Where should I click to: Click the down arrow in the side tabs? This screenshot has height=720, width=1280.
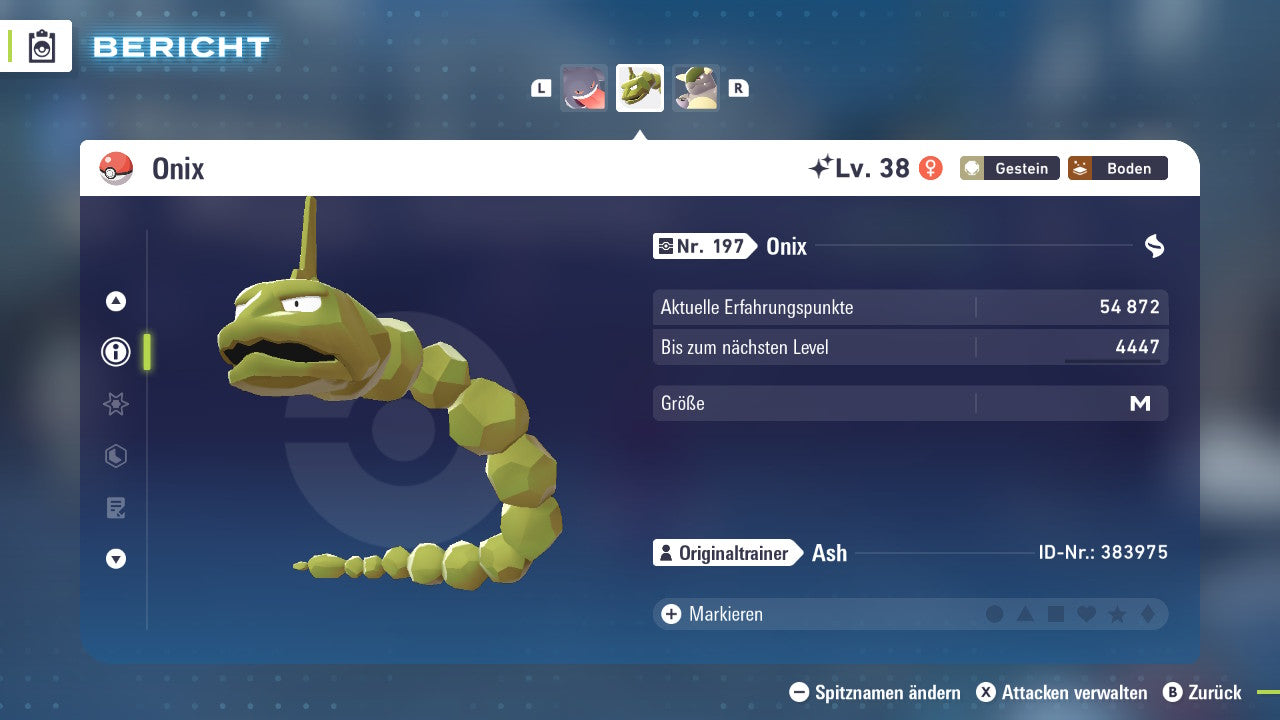(116, 559)
